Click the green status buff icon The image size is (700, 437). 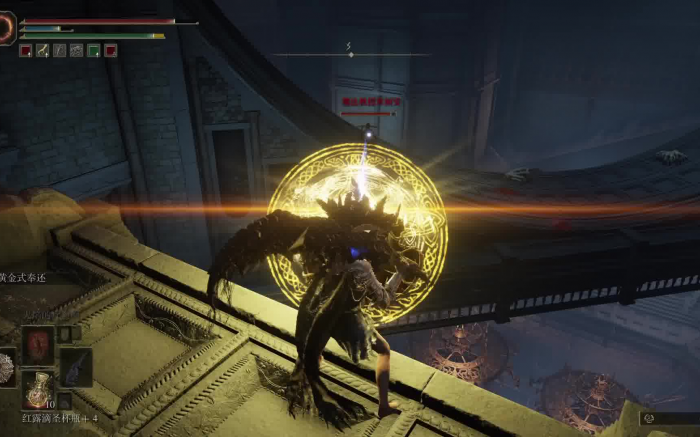tap(93, 50)
